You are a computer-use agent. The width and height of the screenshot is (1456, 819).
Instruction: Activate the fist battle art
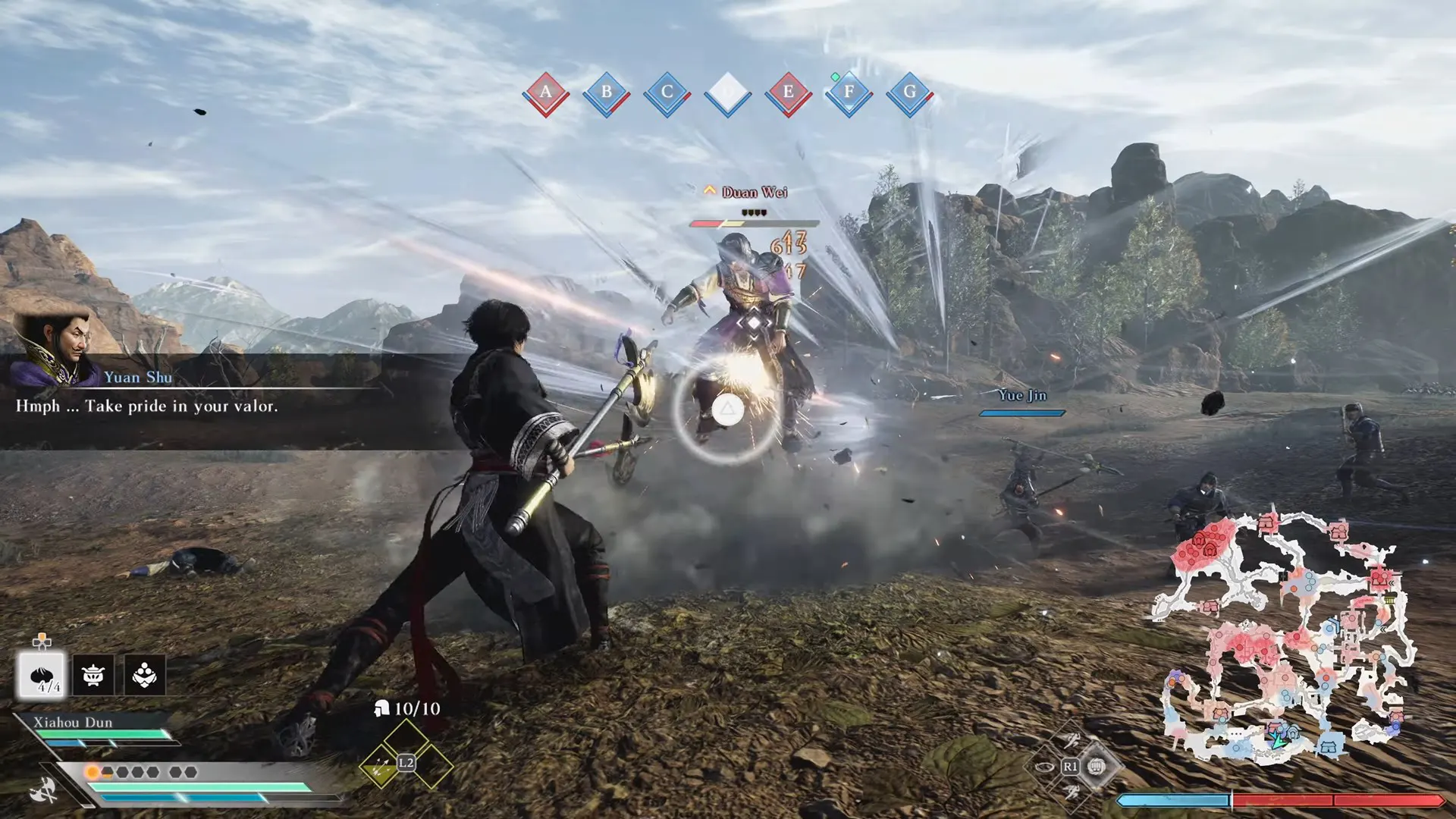pyautogui.click(x=1095, y=767)
